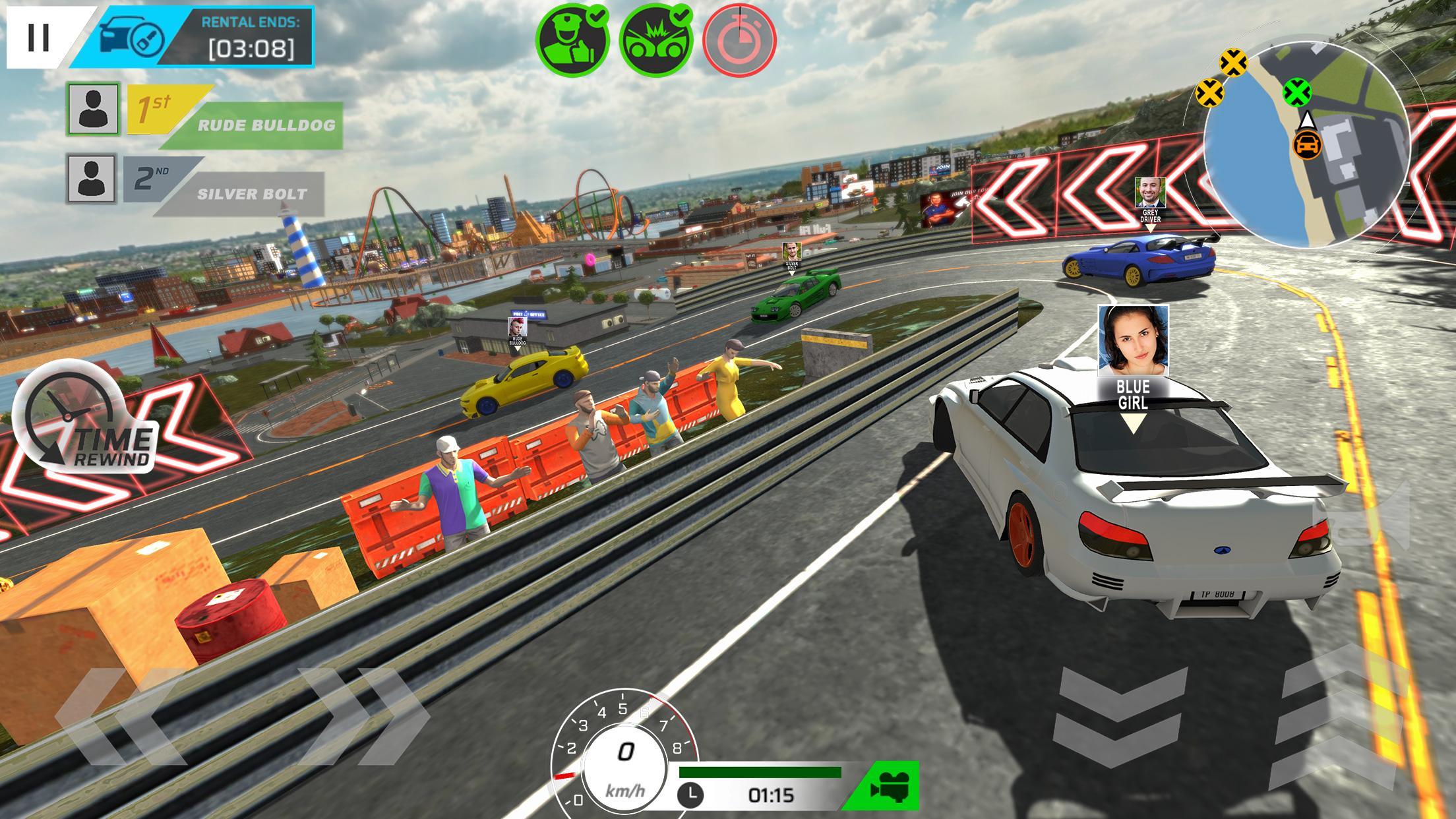Click the Rental Ends countdown banner
The height and width of the screenshot is (819, 1456).
coord(244,36)
